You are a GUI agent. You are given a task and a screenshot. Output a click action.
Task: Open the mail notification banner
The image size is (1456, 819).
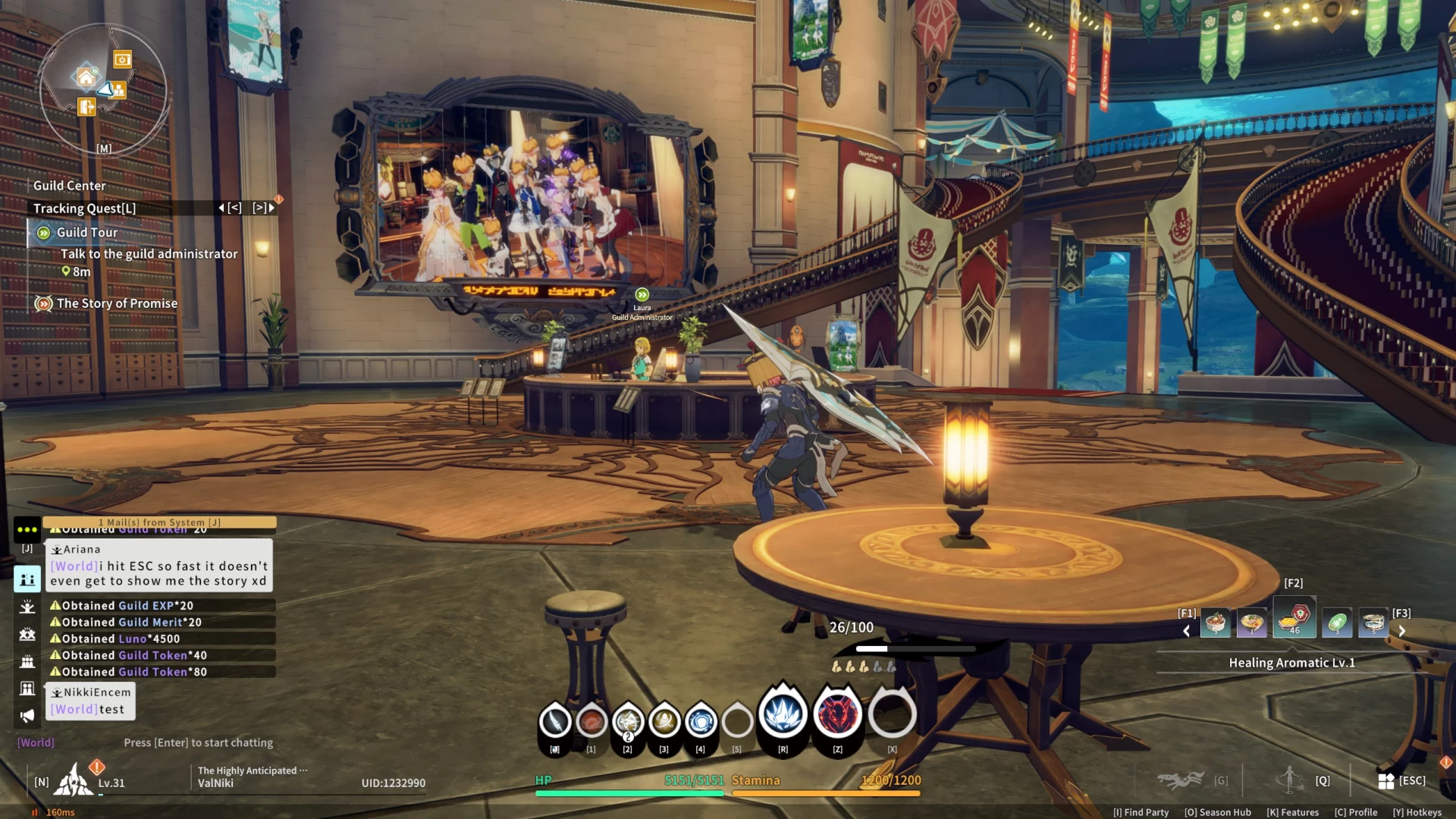tap(159, 522)
